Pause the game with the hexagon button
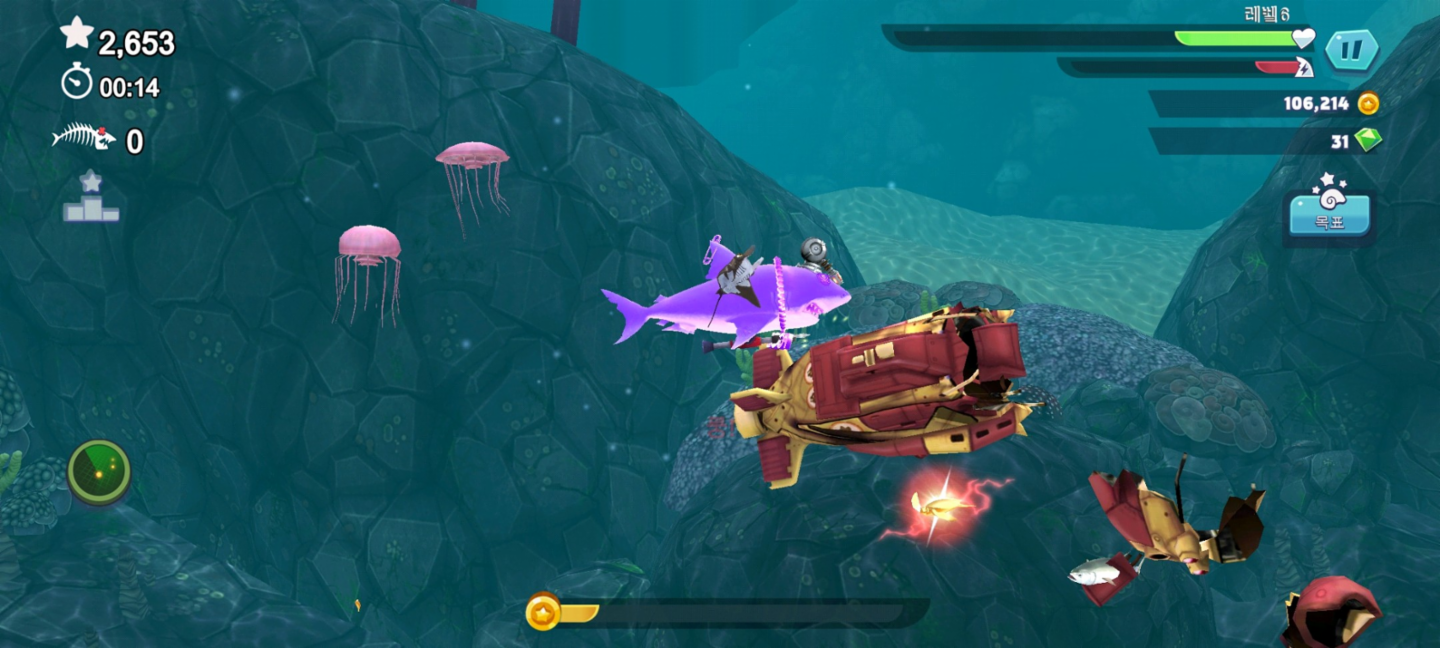 click(1352, 50)
